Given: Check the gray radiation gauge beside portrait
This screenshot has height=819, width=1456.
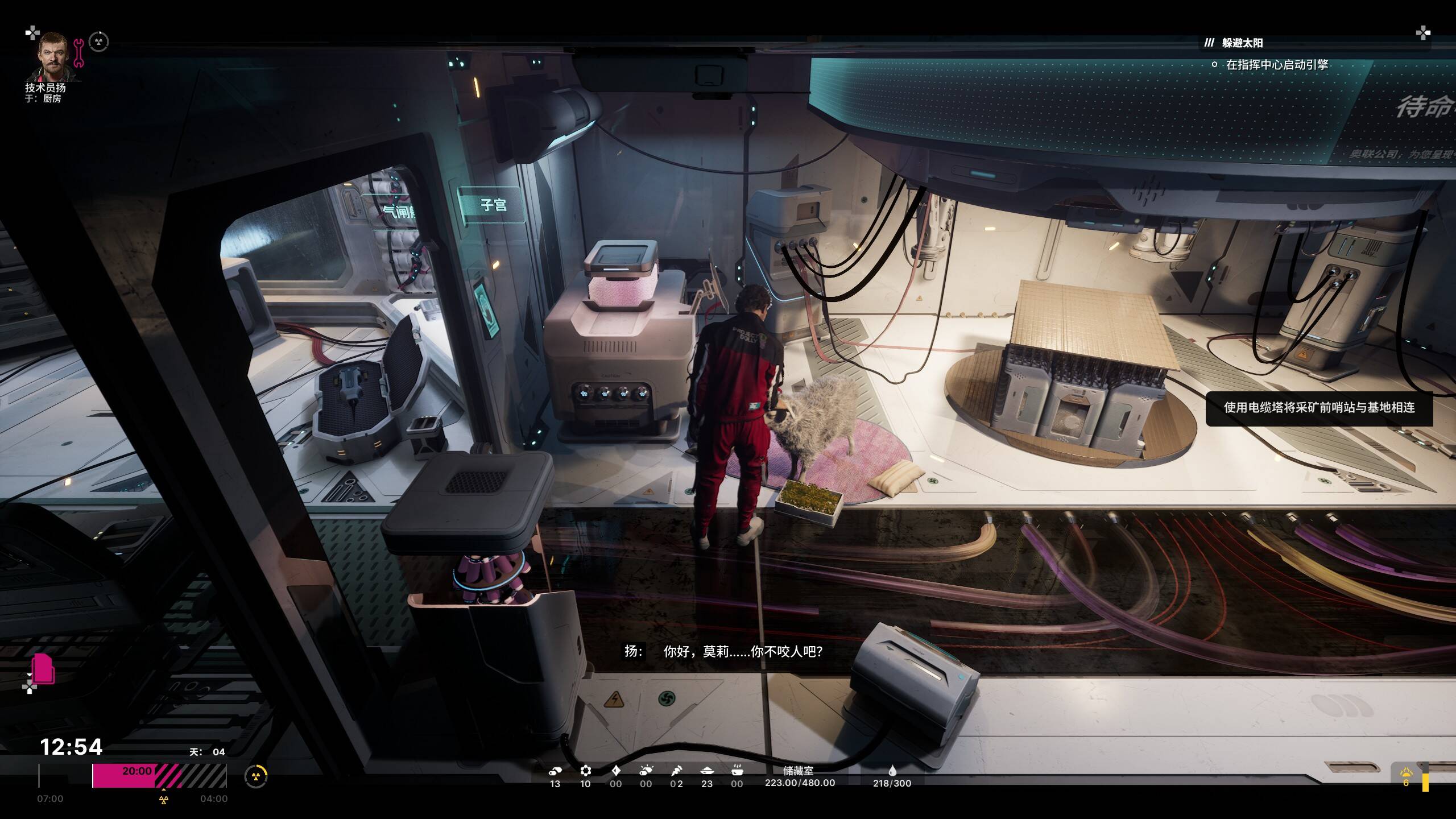Looking at the screenshot, I should click(x=99, y=42).
